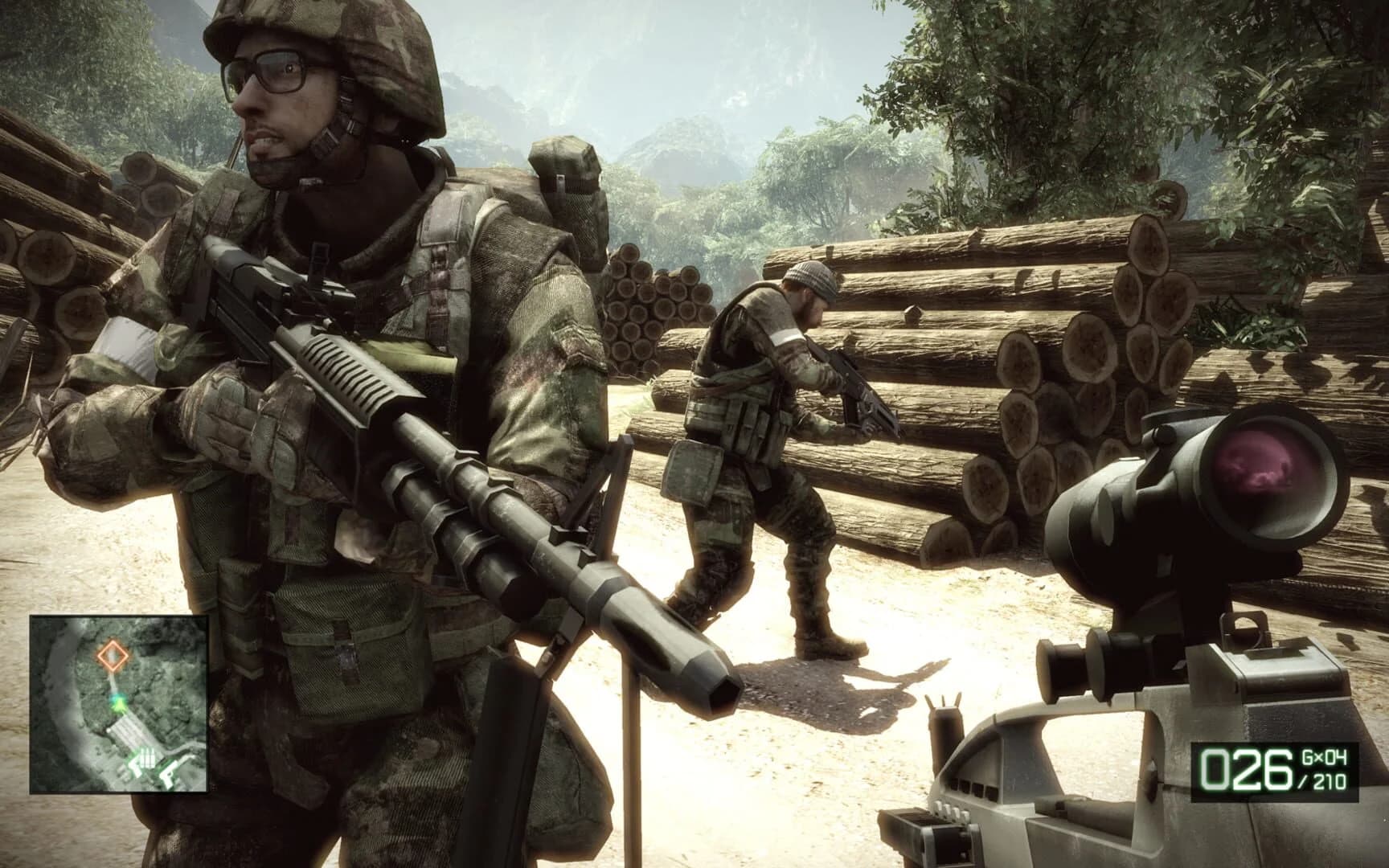The width and height of the screenshot is (1389, 868).
Task: Select the green player arrow on the minimap
Action: coord(119,704)
